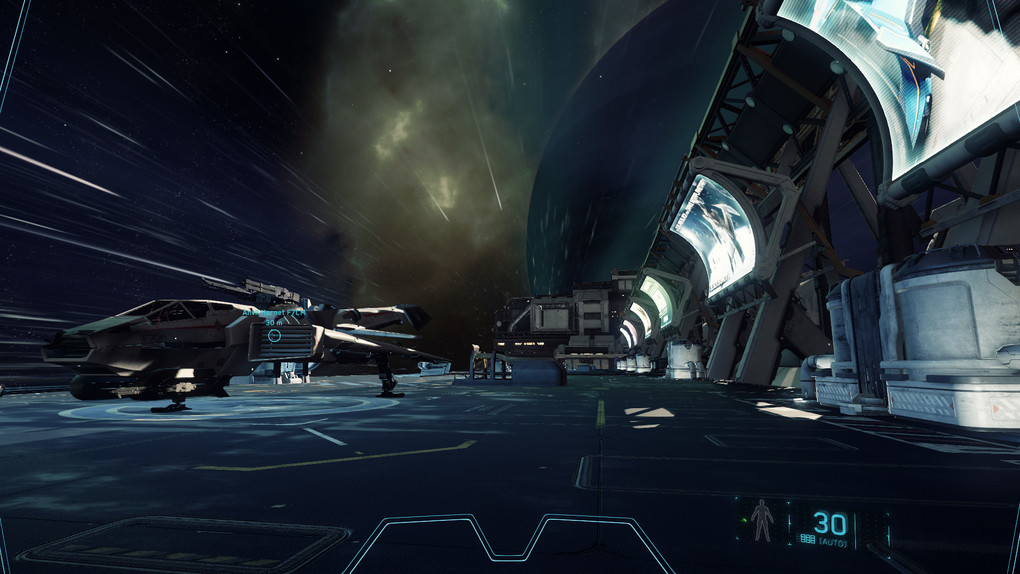Viewport: 1020px width, 574px height.
Task: Select the Anvil Hornet circular target marker
Action: point(275,337)
